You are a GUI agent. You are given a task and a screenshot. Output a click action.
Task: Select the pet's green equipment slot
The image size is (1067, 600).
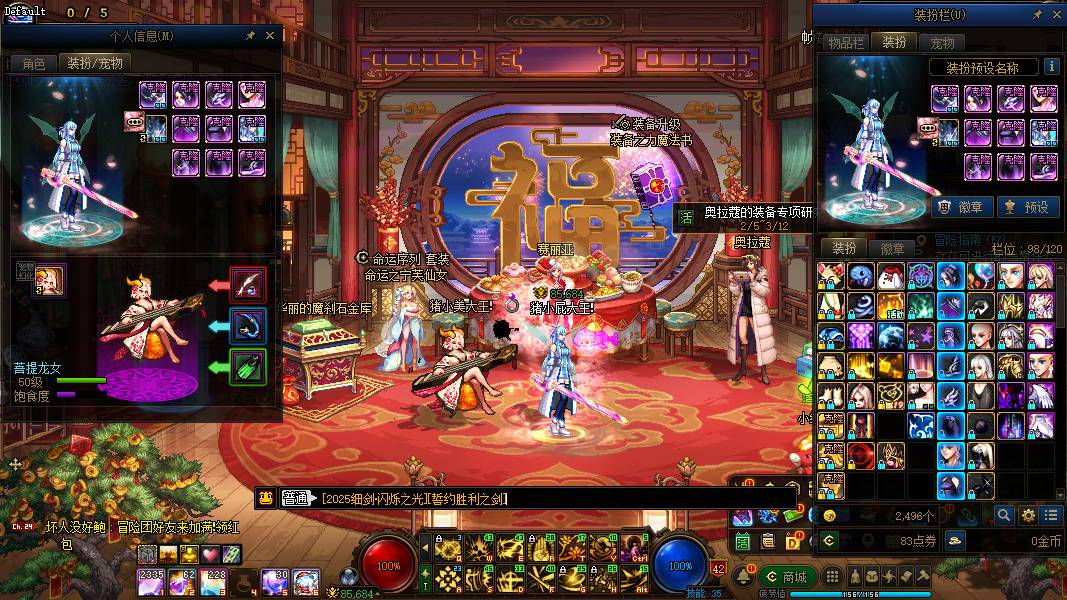point(247,366)
